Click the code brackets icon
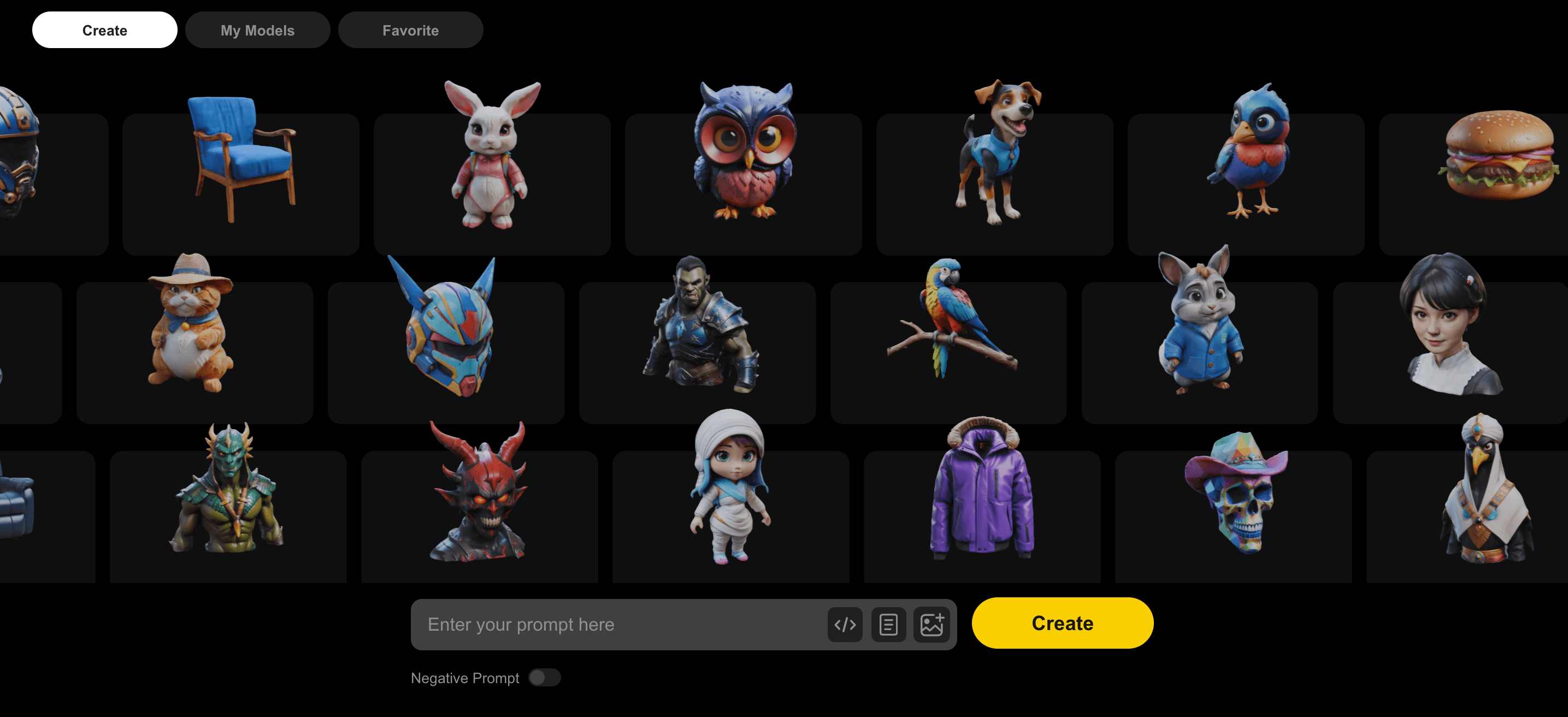The height and width of the screenshot is (717, 1568). 845,625
